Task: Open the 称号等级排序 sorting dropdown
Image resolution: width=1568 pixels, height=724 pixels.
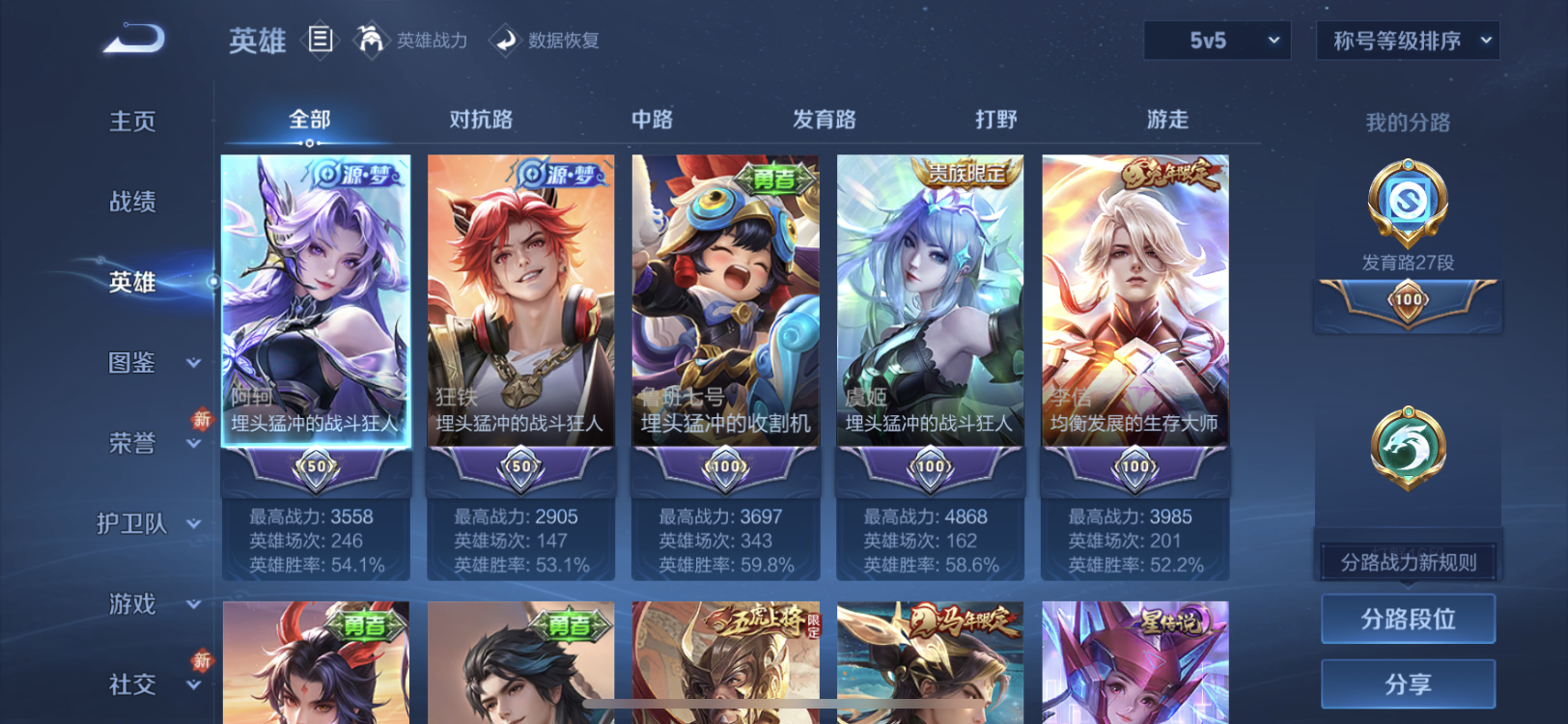Action: (1406, 41)
